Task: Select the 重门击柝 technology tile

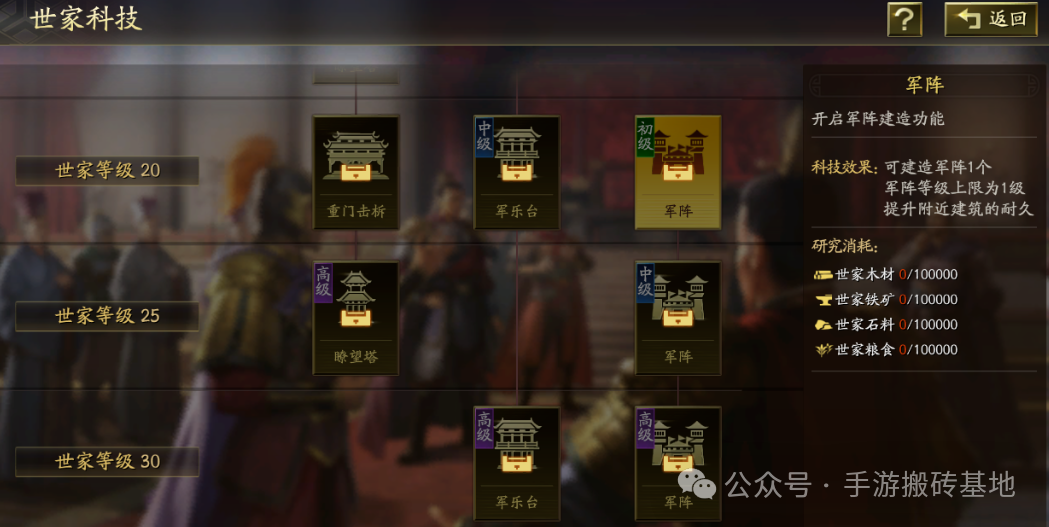Action: tap(356, 172)
